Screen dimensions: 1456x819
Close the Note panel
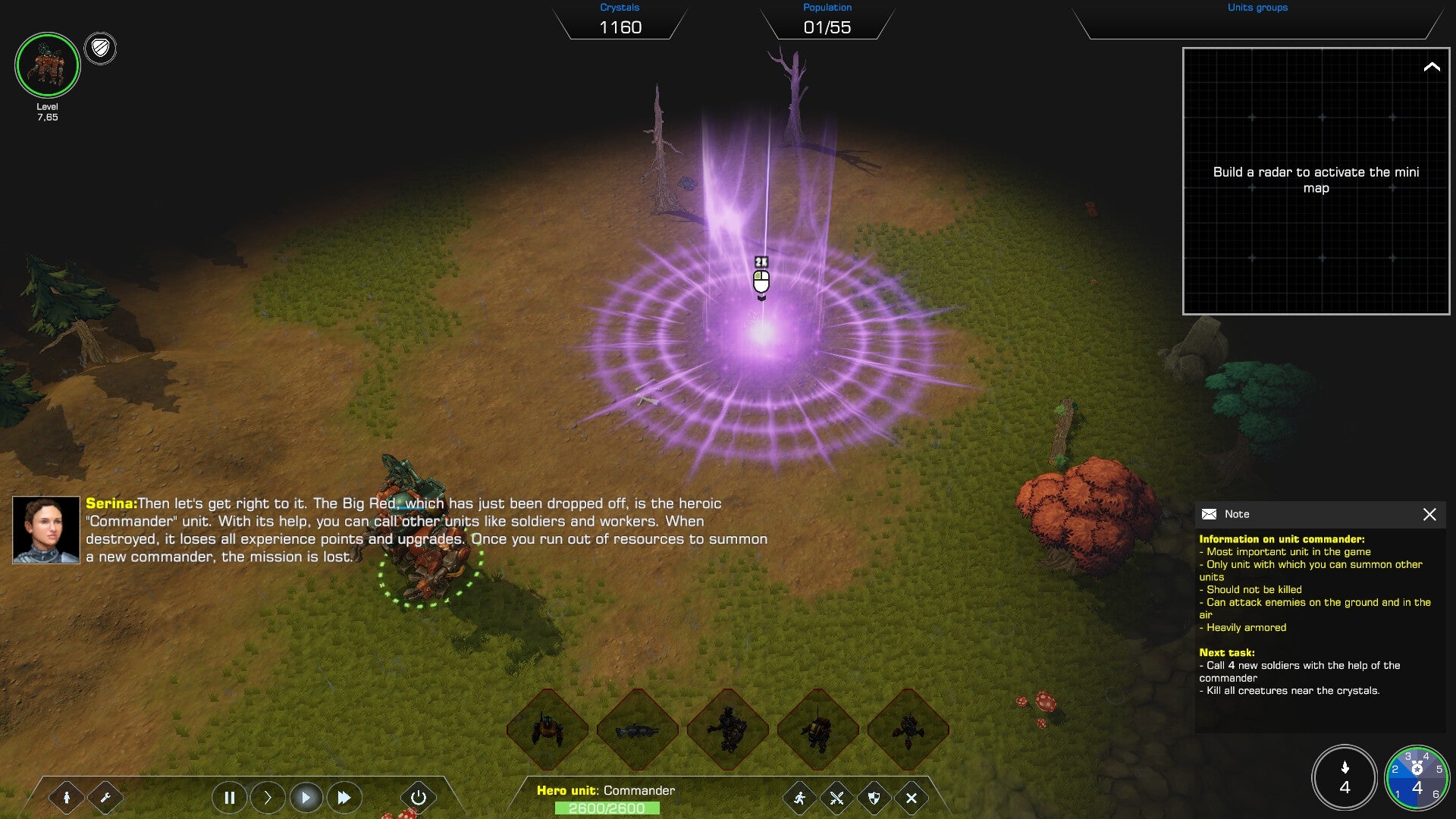(1431, 514)
